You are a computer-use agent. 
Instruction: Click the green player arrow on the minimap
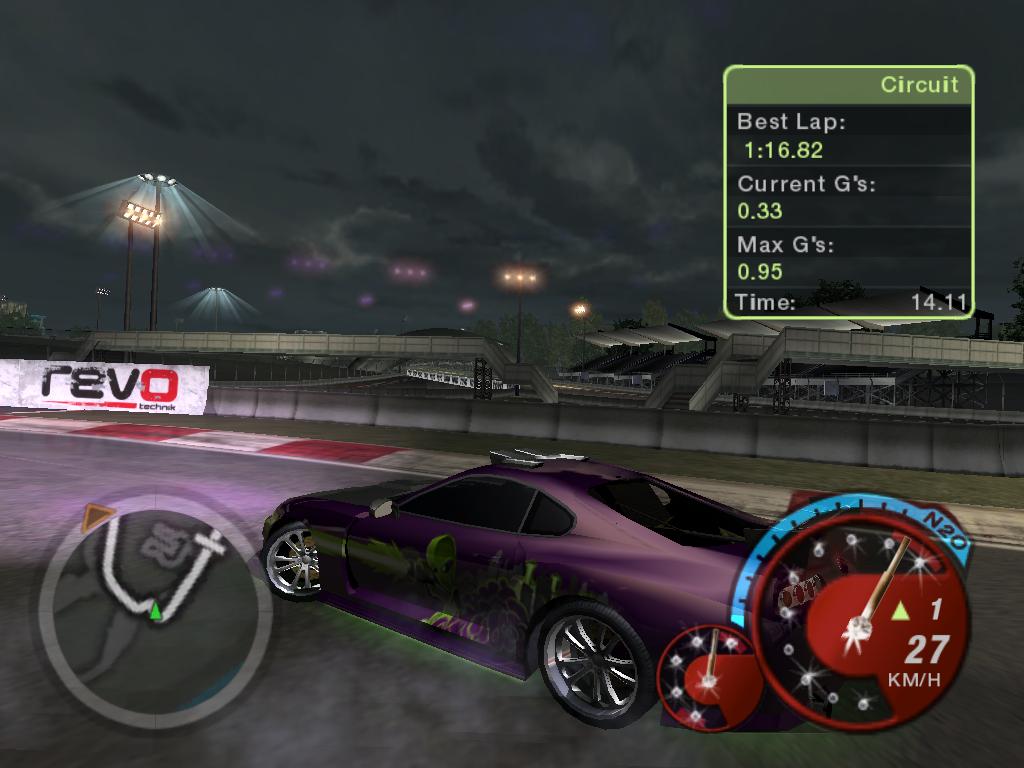[156, 610]
